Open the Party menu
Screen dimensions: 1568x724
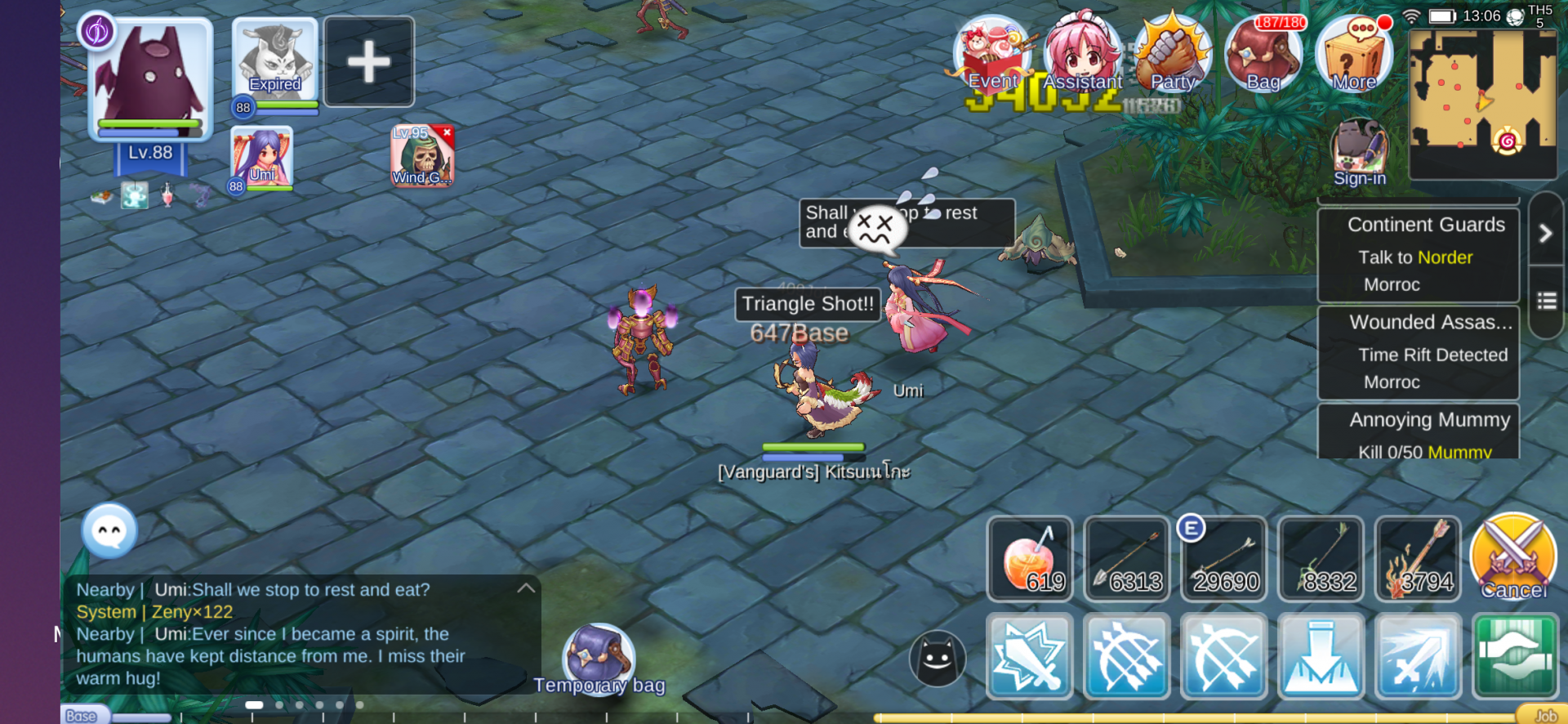(x=1173, y=54)
